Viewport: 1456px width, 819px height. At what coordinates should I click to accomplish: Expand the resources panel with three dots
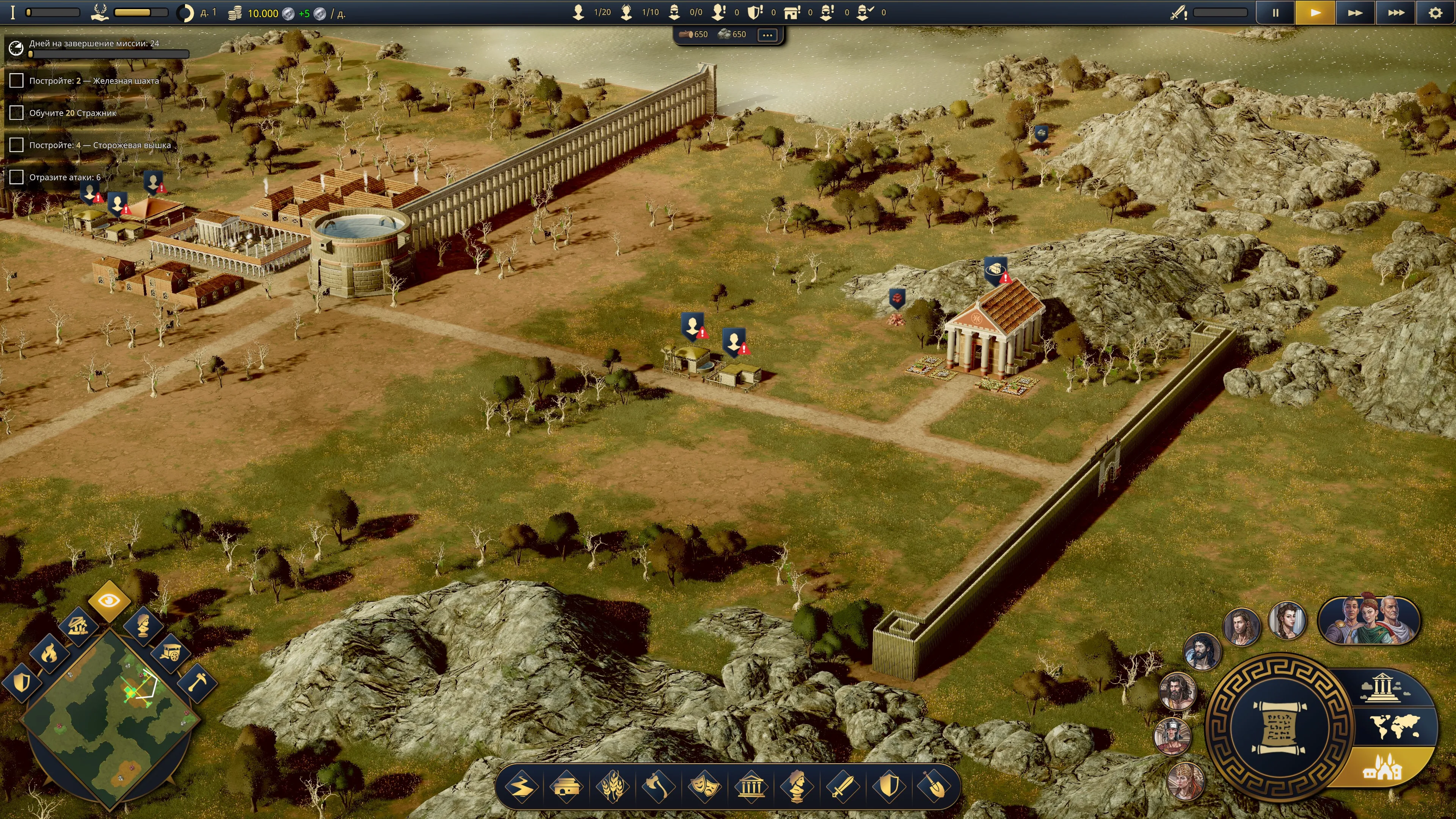point(767,35)
